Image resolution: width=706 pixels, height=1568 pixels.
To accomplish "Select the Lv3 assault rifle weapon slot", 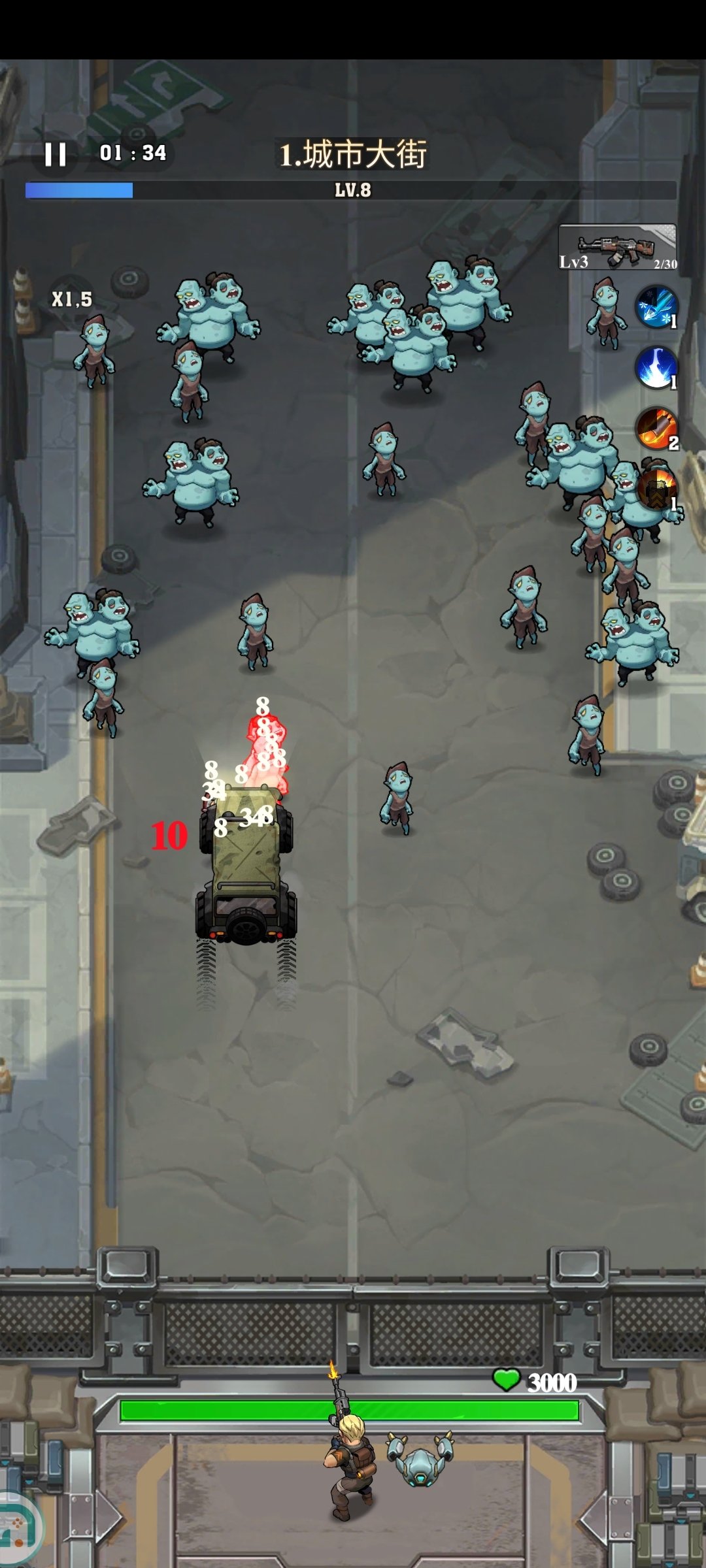I will pyautogui.click(x=617, y=248).
